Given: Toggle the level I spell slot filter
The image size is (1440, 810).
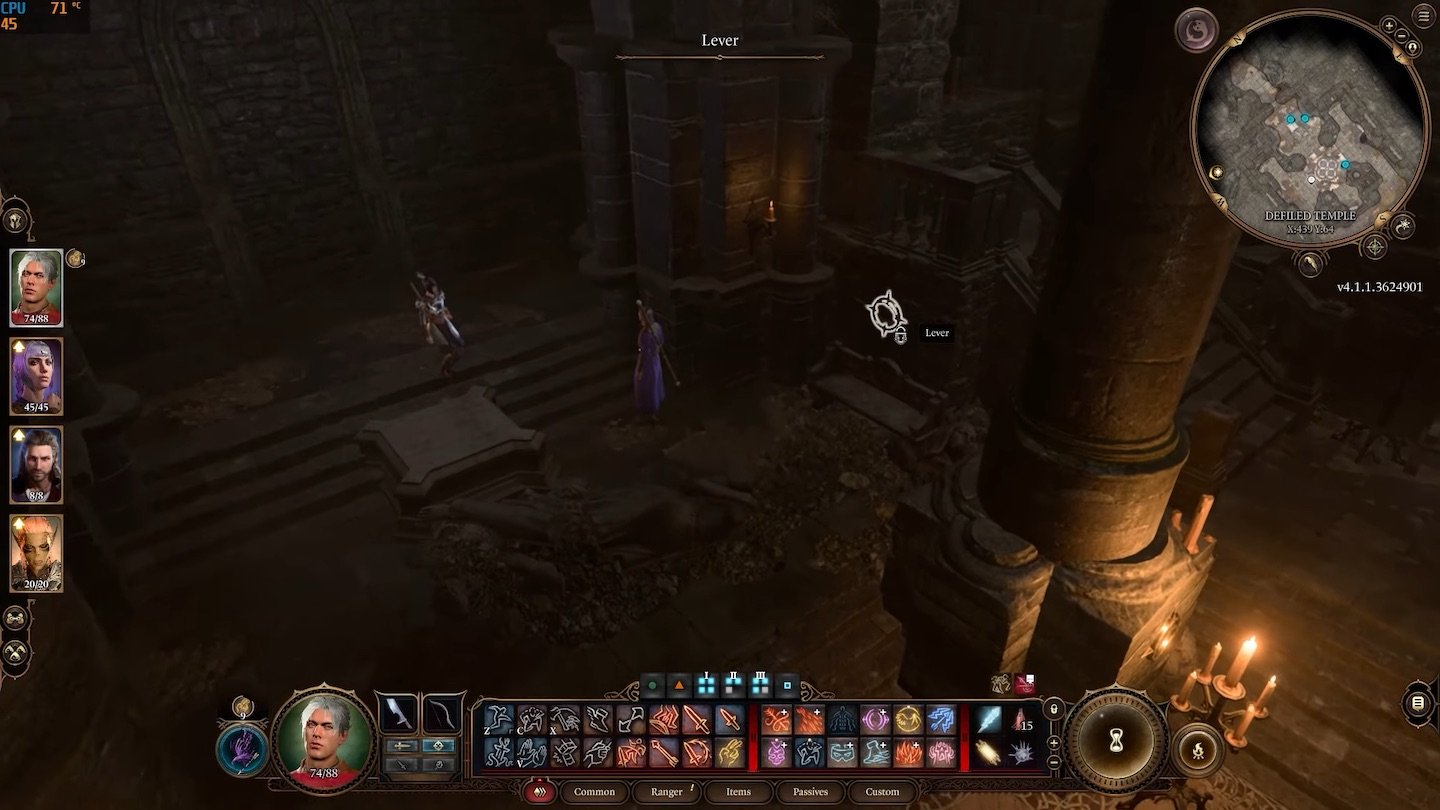Looking at the screenshot, I should [x=707, y=685].
